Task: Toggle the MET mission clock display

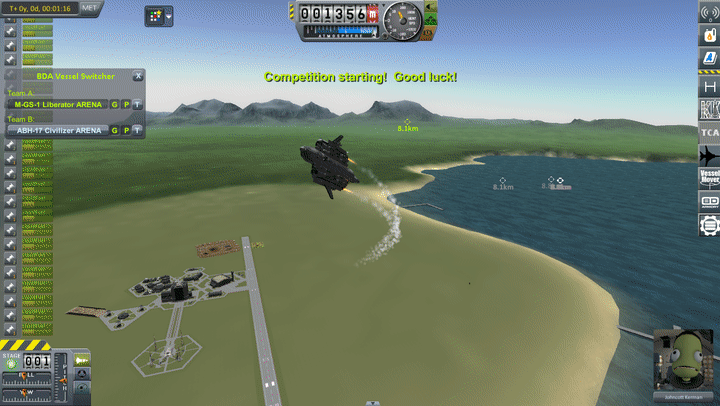Action: click(x=89, y=7)
